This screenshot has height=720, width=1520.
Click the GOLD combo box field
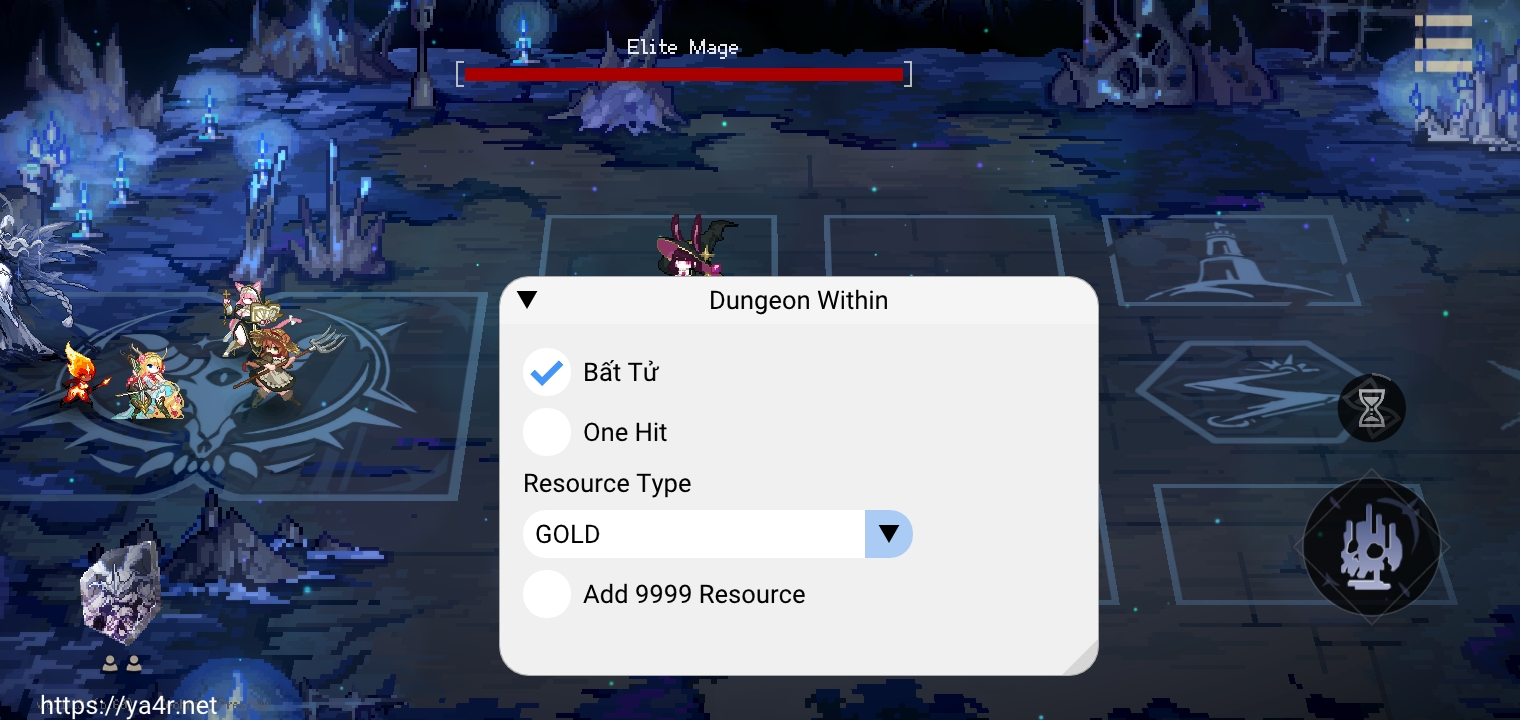click(x=693, y=533)
